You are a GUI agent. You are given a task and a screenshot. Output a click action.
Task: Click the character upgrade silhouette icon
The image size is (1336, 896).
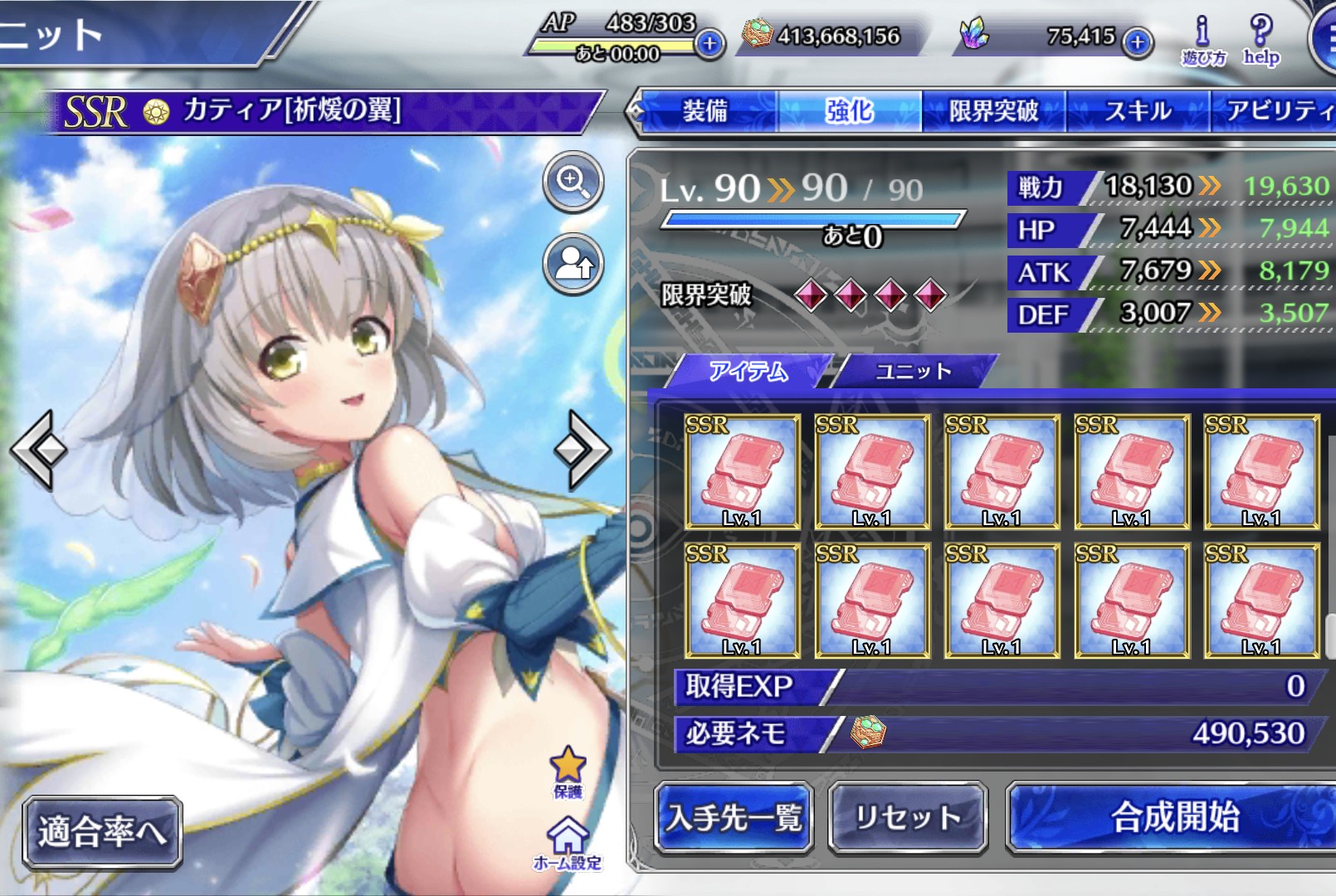click(x=573, y=265)
